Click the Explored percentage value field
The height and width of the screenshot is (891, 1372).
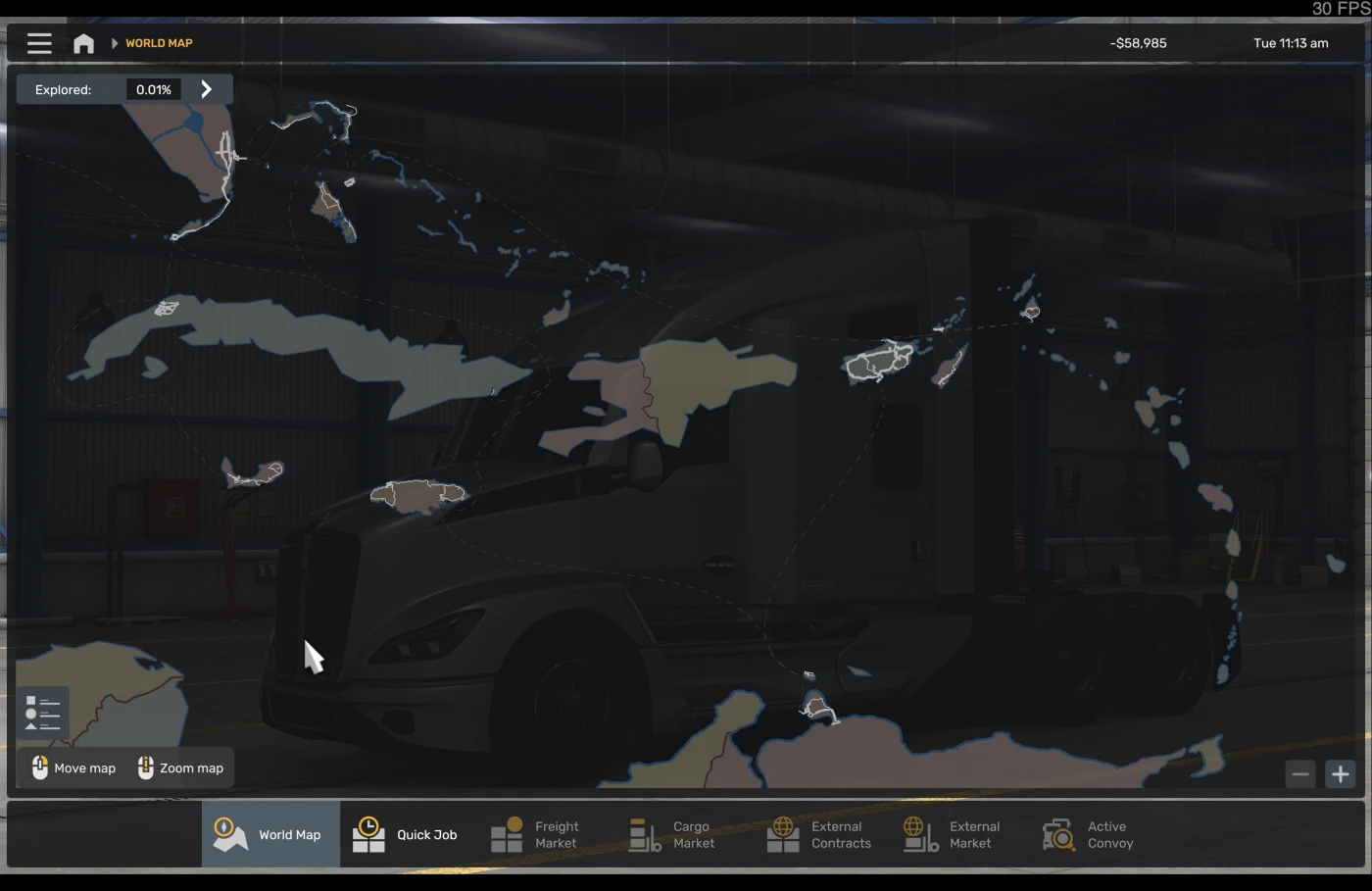[x=153, y=88]
